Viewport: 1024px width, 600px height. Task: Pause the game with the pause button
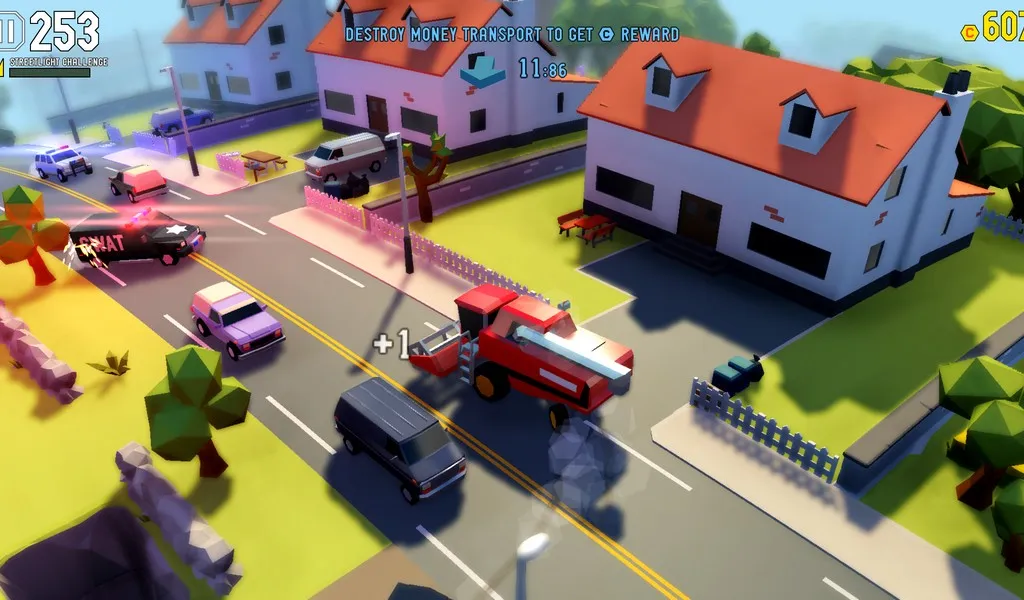point(11,30)
